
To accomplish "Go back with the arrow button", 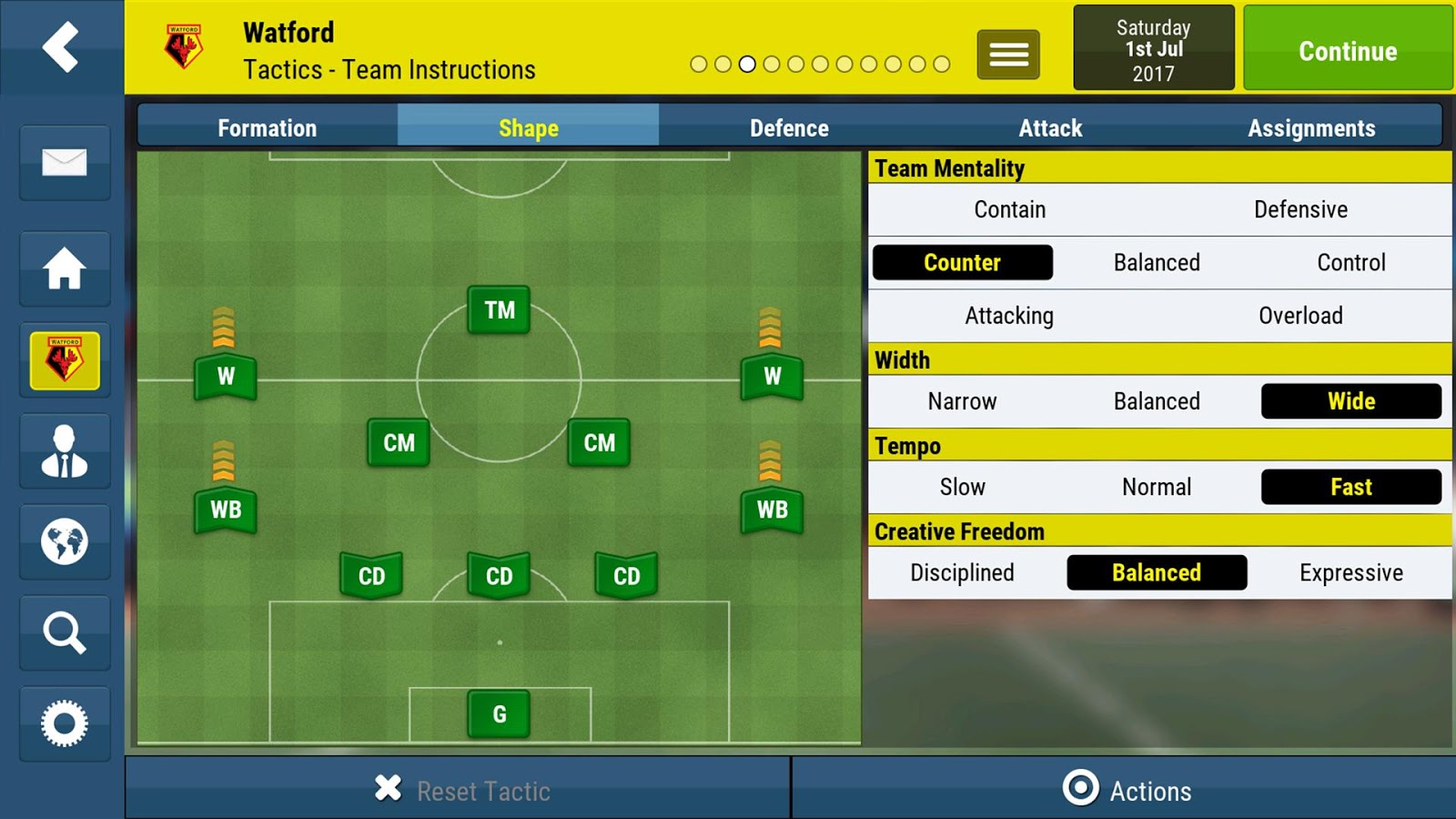I will pos(61,46).
